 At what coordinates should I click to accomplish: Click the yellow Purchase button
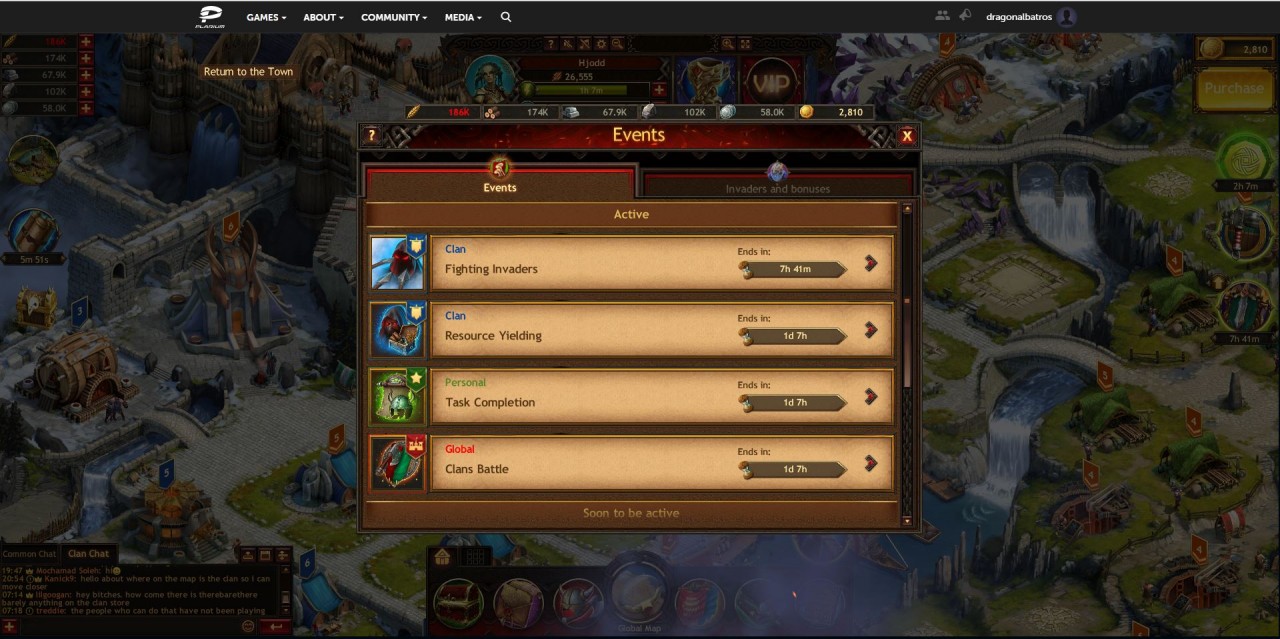point(1233,88)
